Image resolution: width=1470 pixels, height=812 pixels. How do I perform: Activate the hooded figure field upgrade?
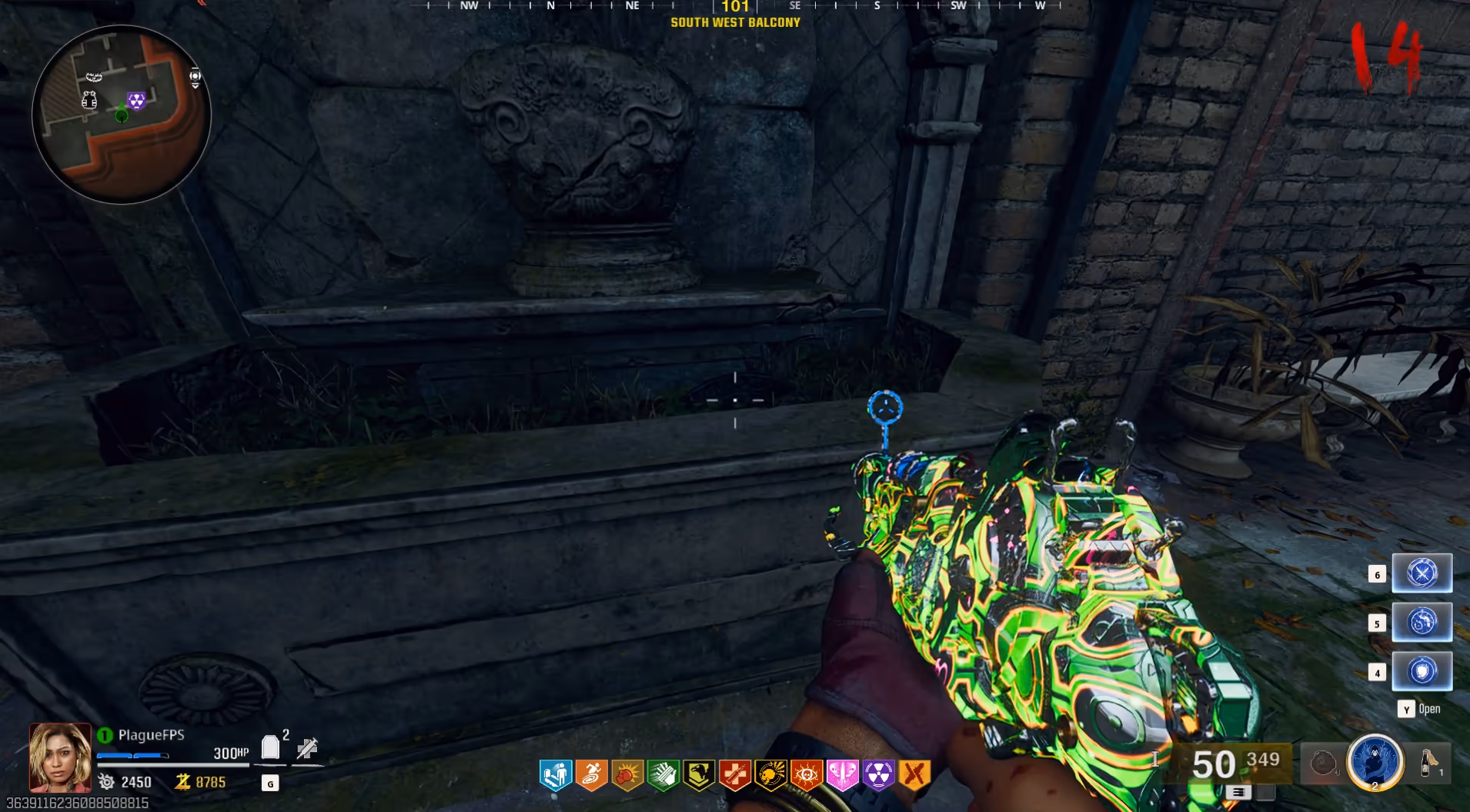(x=1375, y=761)
